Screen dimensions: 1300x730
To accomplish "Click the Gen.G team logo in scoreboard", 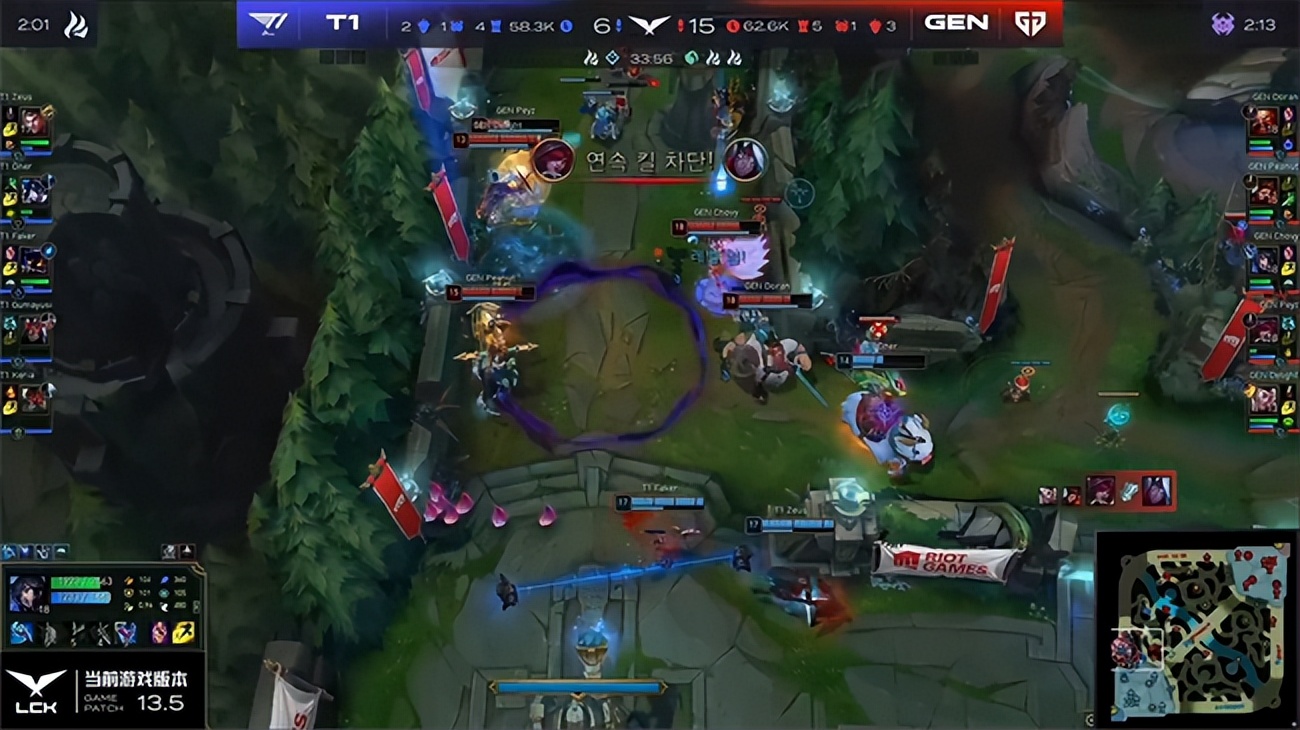I will tap(1029, 23).
